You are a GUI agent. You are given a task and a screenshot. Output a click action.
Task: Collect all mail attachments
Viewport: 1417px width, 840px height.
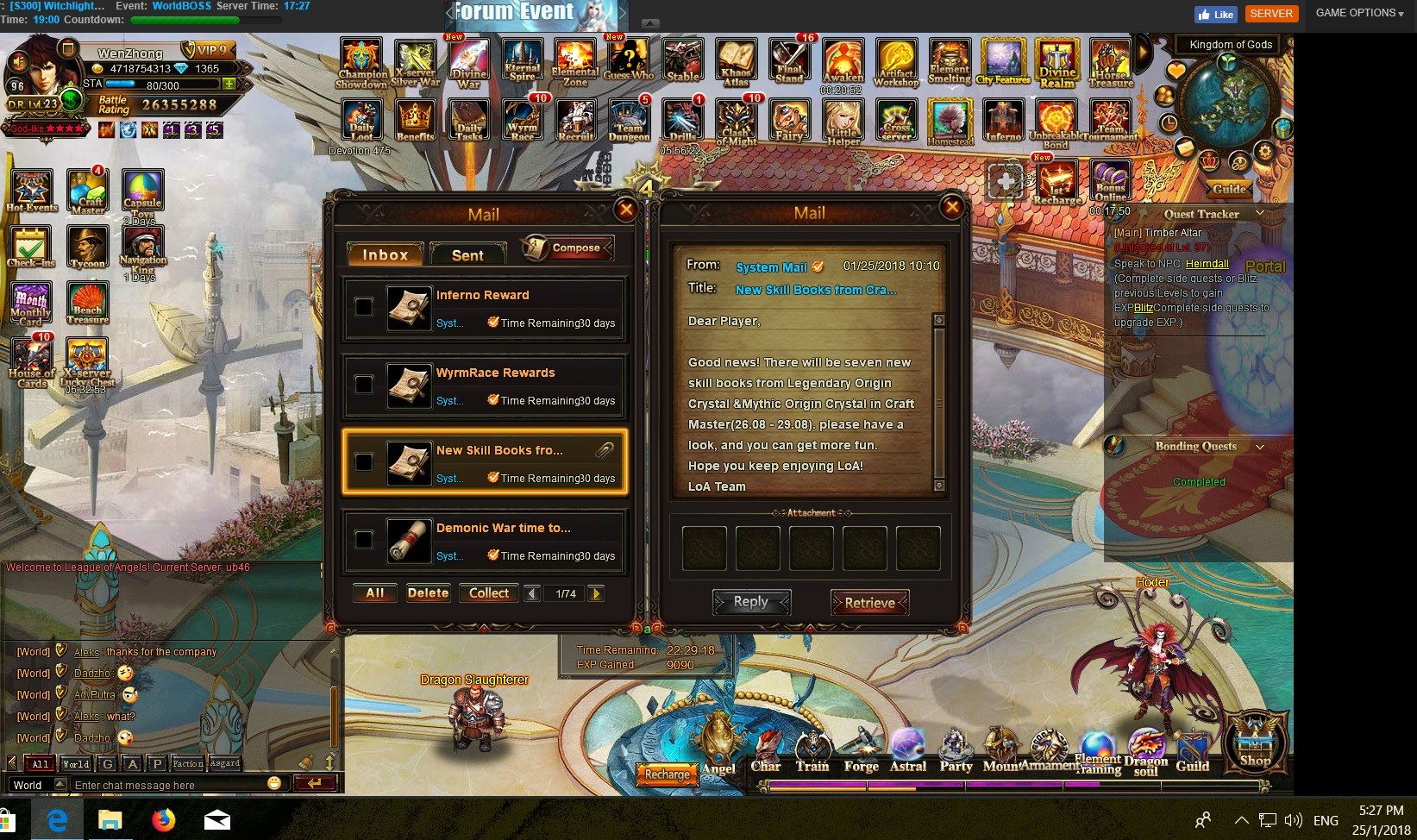[x=489, y=593]
